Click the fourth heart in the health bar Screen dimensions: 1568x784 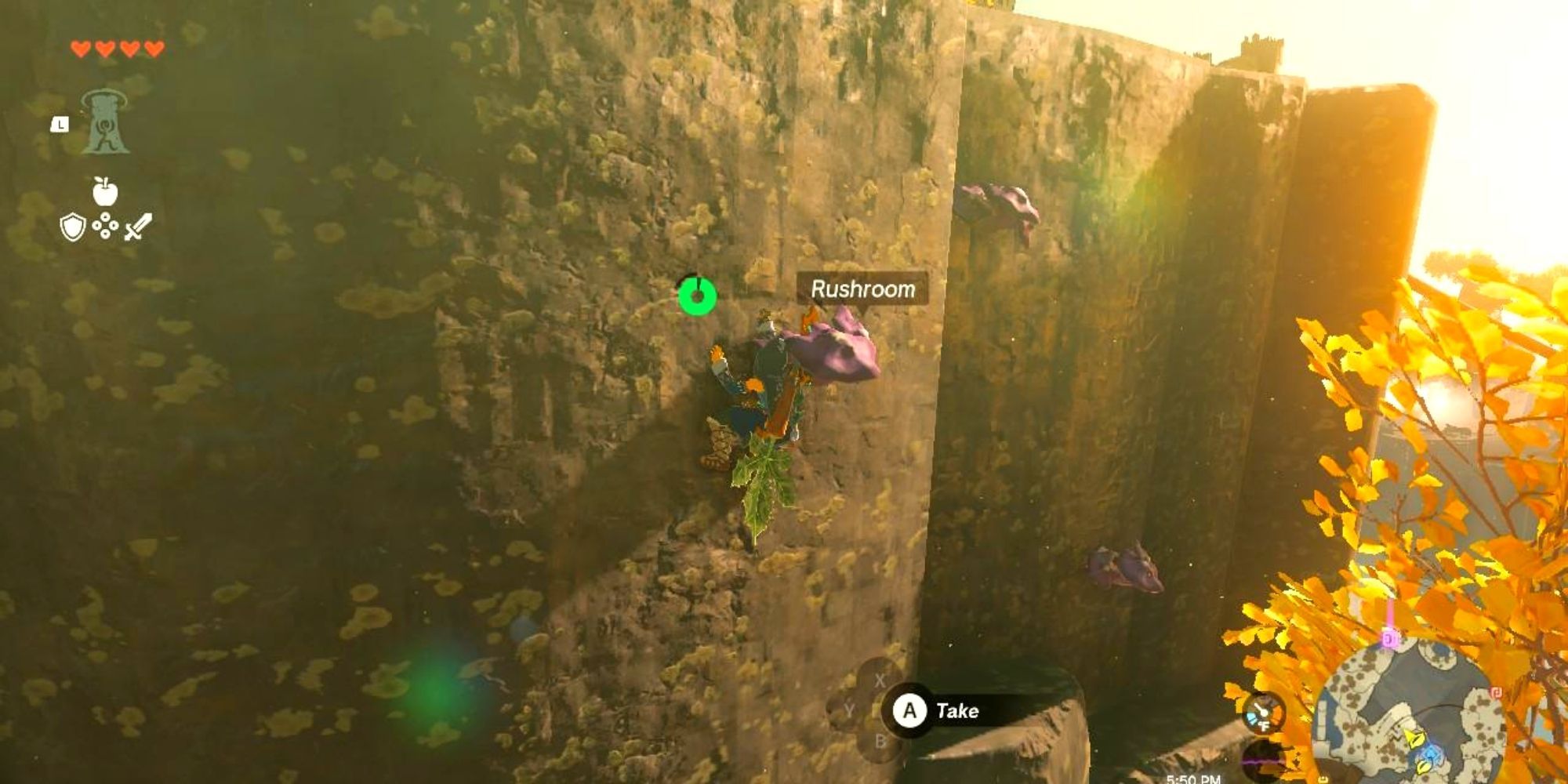pyautogui.click(x=153, y=47)
